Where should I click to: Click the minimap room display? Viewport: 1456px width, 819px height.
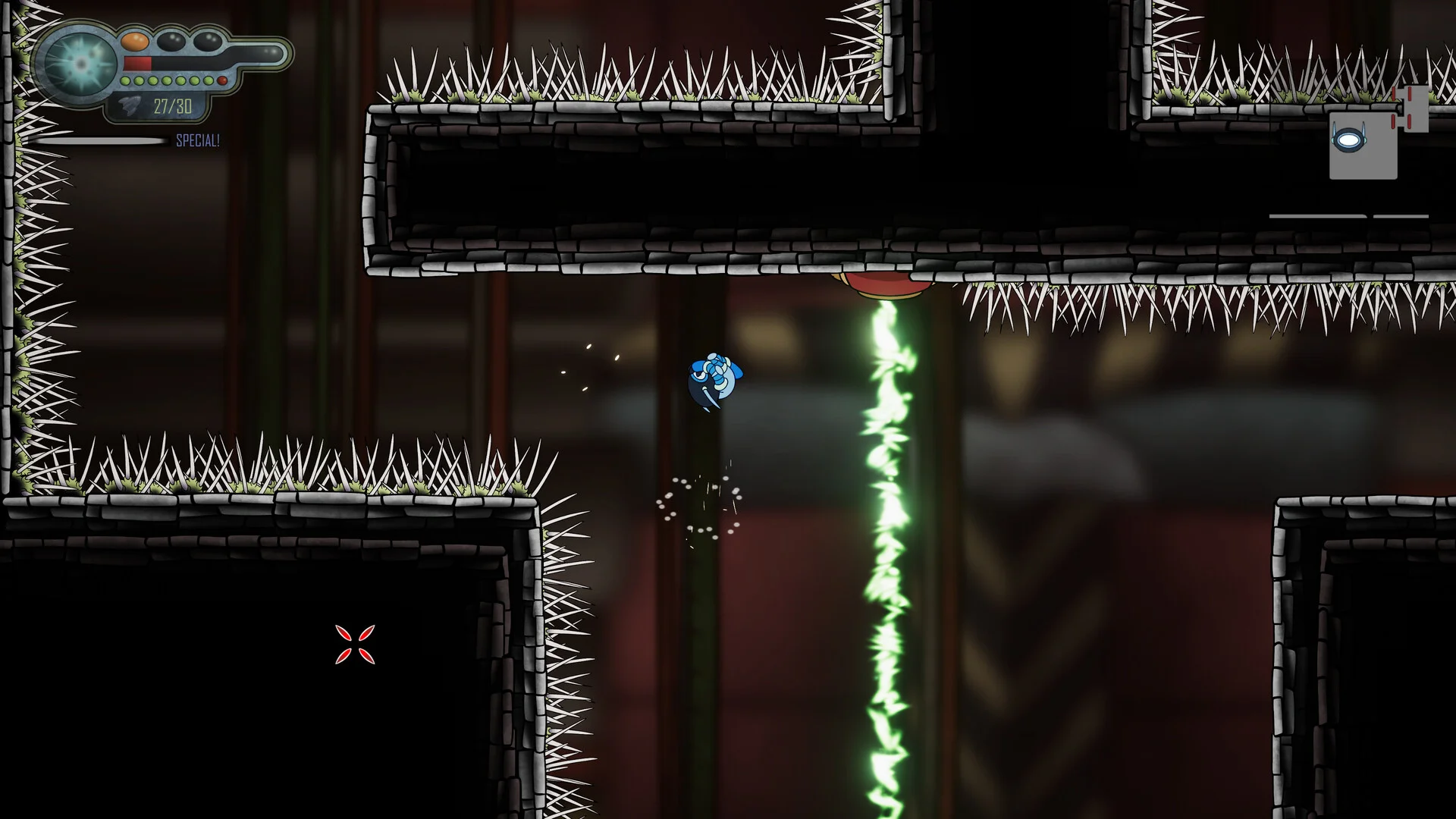(1363, 144)
